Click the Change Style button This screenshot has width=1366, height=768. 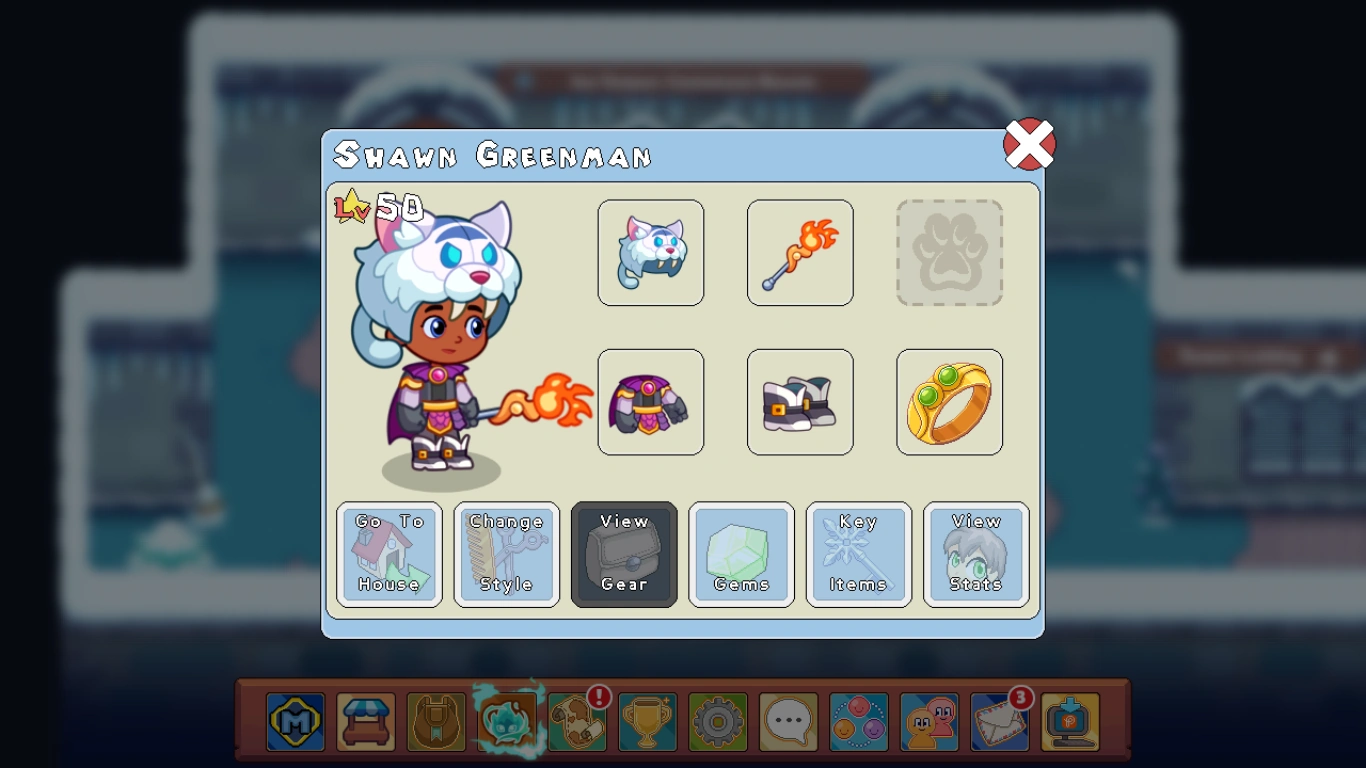pyautogui.click(x=507, y=554)
